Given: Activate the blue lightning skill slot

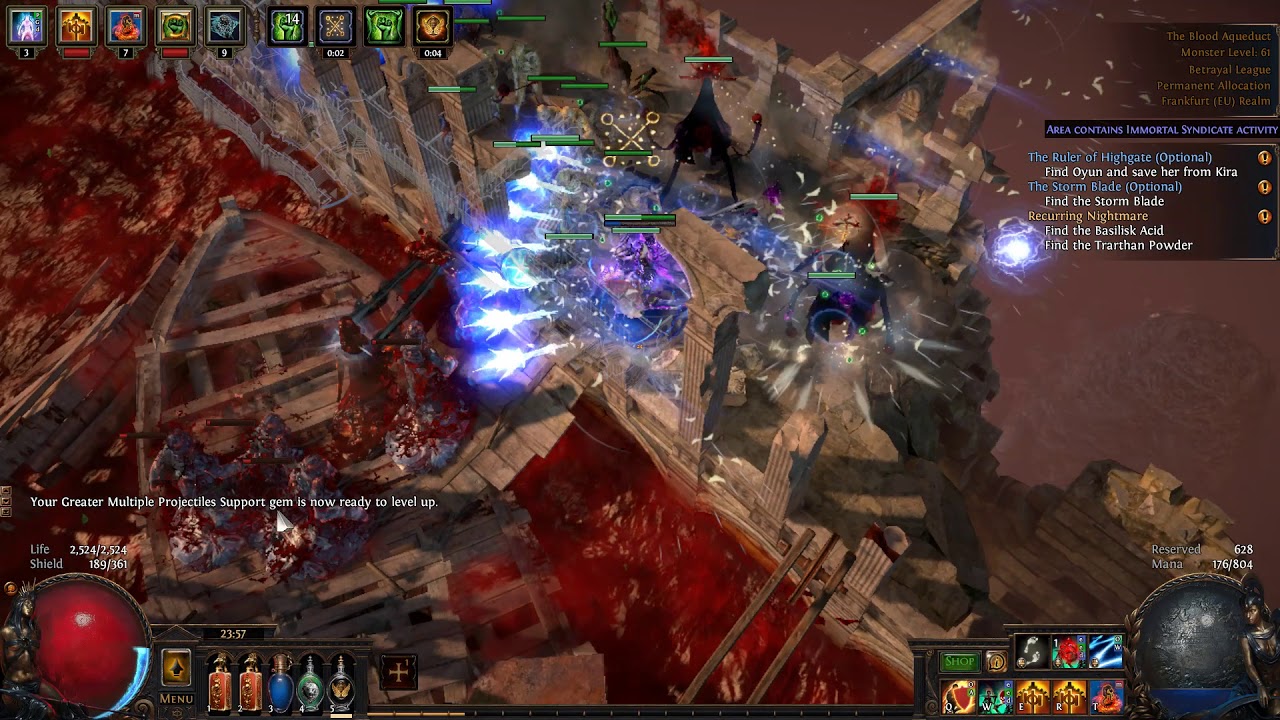Looking at the screenshot, I should pos(1105,652).
